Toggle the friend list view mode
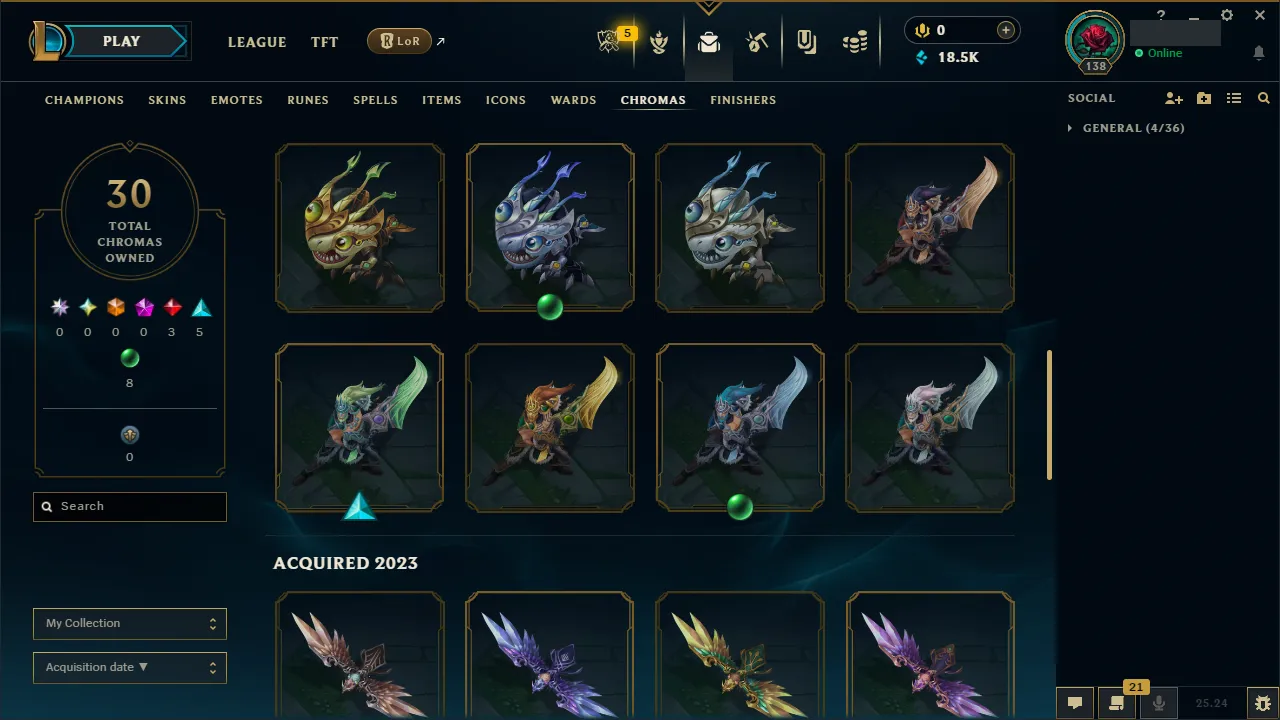The width and height of the screenshot is (1280, 720). tap(1234, 98)
